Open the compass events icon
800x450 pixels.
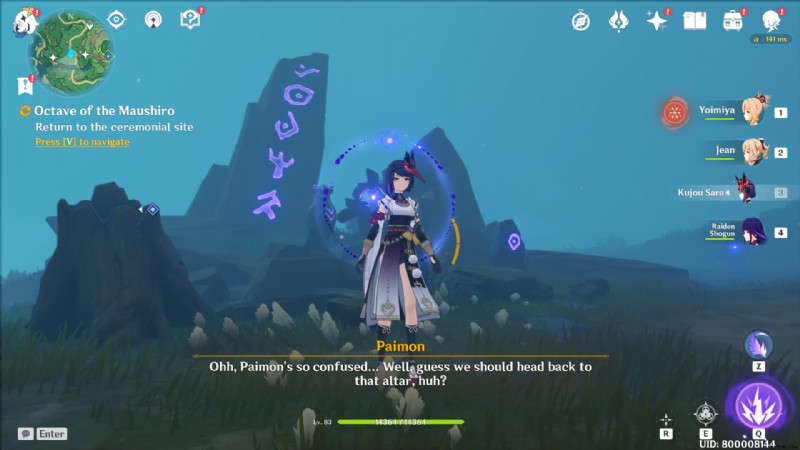tap(581, 20)
